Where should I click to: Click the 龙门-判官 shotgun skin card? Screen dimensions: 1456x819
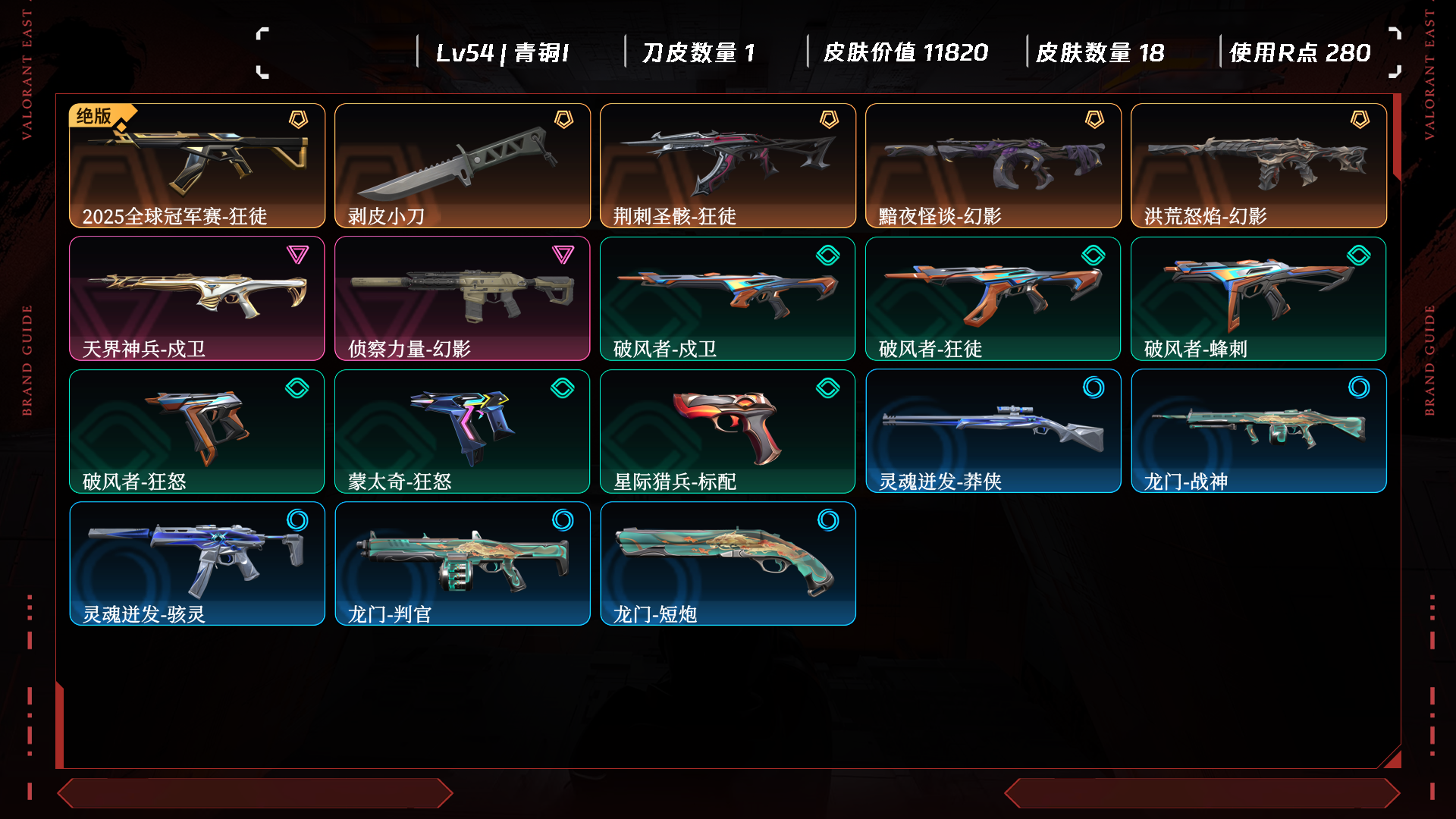(x=463, y=563)
